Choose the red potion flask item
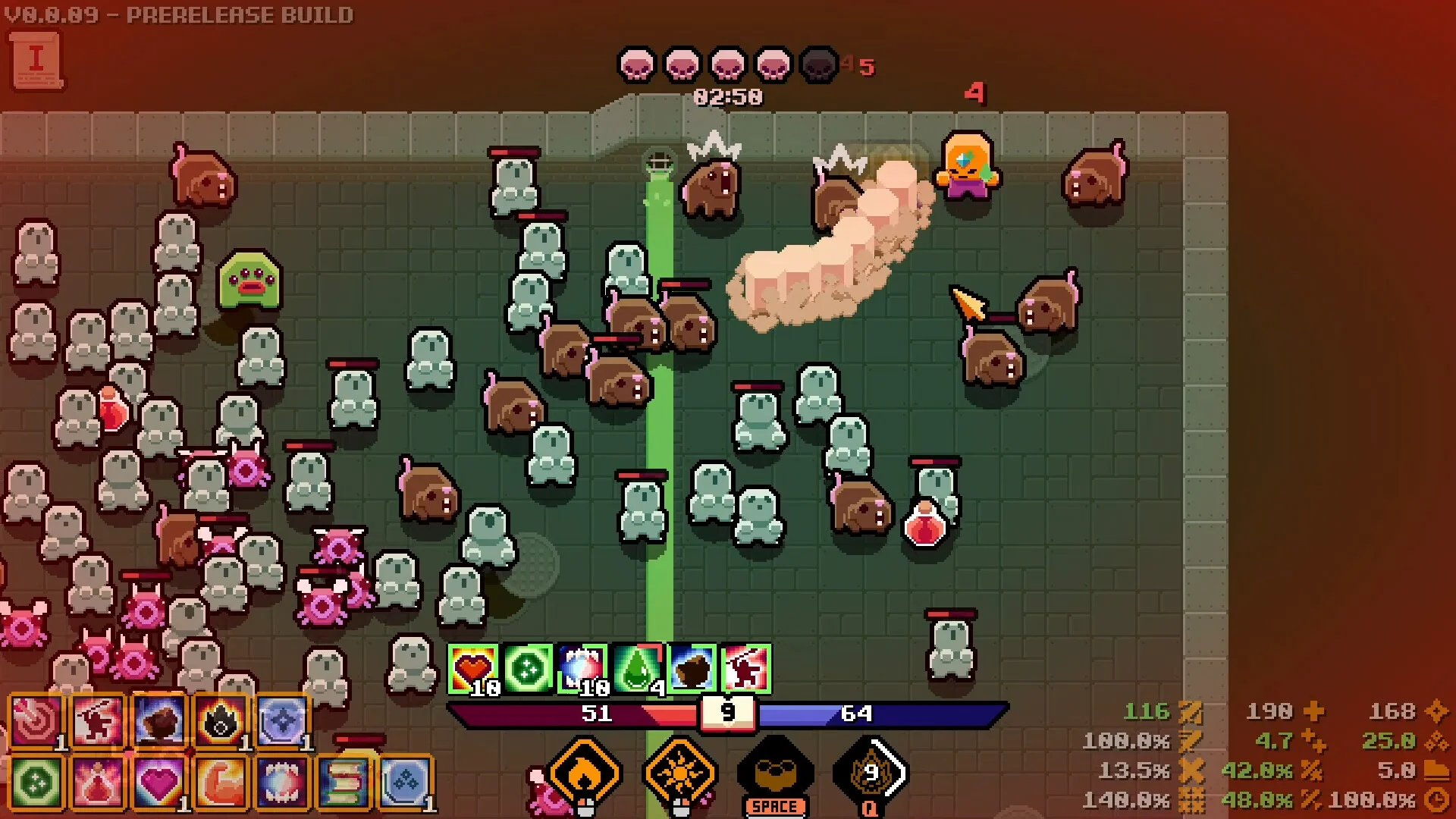The width and height of the screenshot is (1456, 819). (98, 782)
